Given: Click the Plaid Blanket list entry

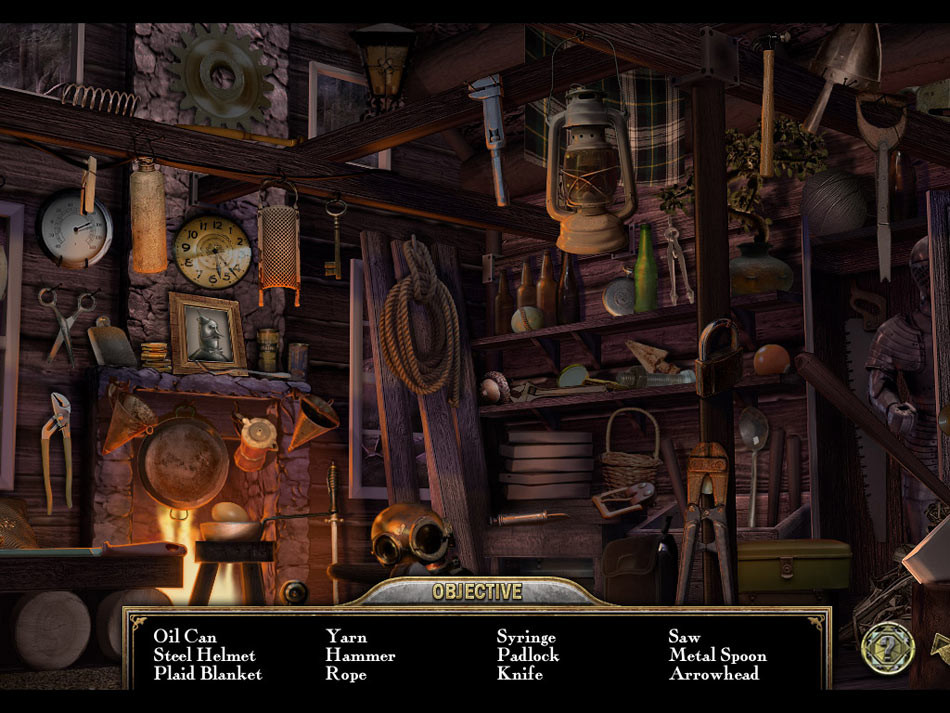Looking at the screenshot, I should tap(208, 674).
